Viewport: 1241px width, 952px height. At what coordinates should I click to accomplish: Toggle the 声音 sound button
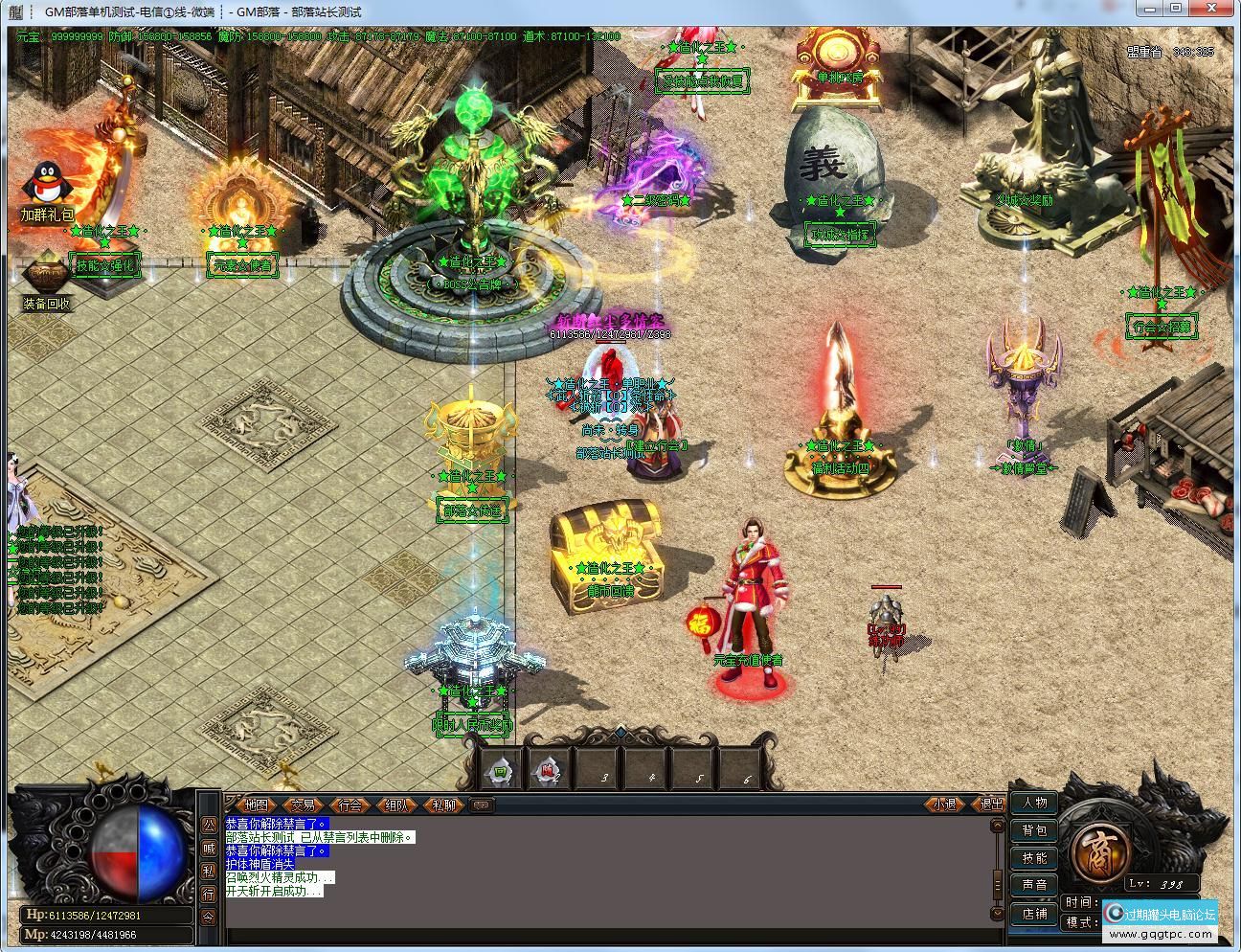coord(1035,885)
